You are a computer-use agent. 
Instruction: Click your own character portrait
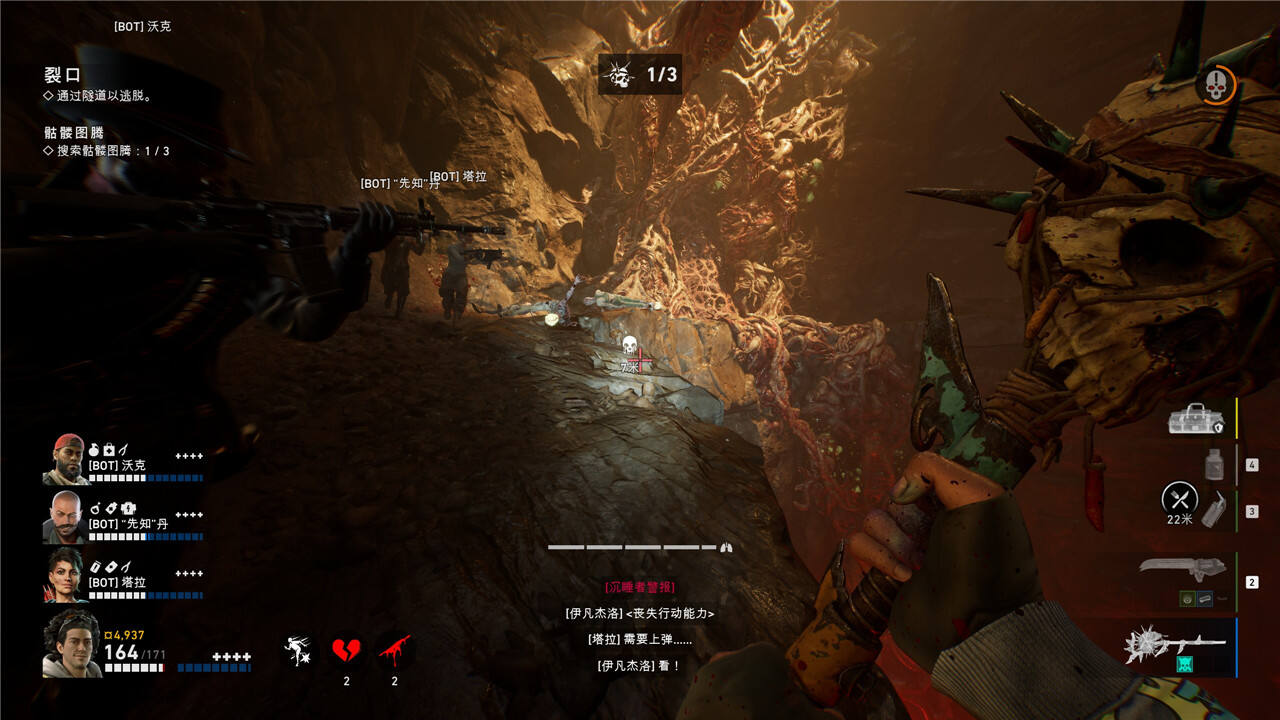70,643
